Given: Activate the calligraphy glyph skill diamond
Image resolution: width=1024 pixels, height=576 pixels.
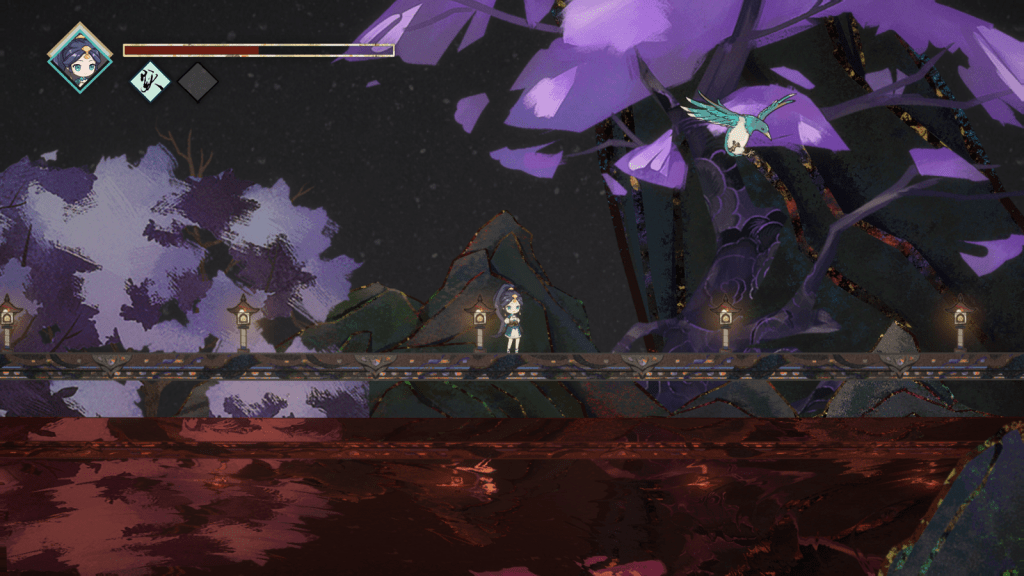Looking at the screenshot, I should 150,82.
